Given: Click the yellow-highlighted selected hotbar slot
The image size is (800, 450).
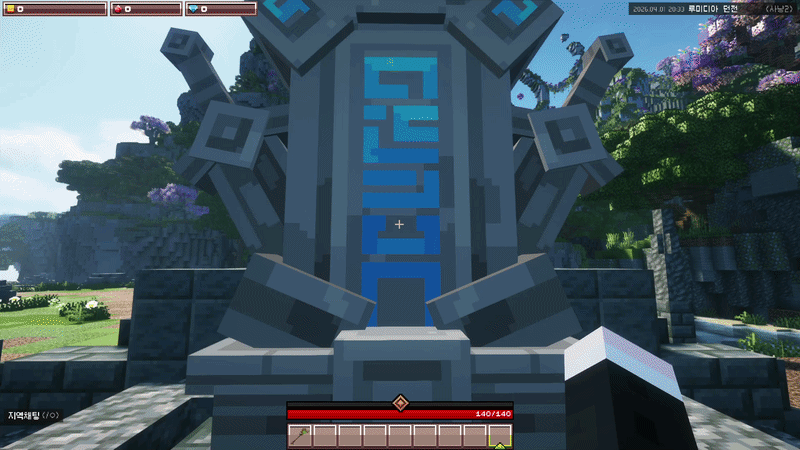Looking at the screenshot, I should [x=499, y=435].
